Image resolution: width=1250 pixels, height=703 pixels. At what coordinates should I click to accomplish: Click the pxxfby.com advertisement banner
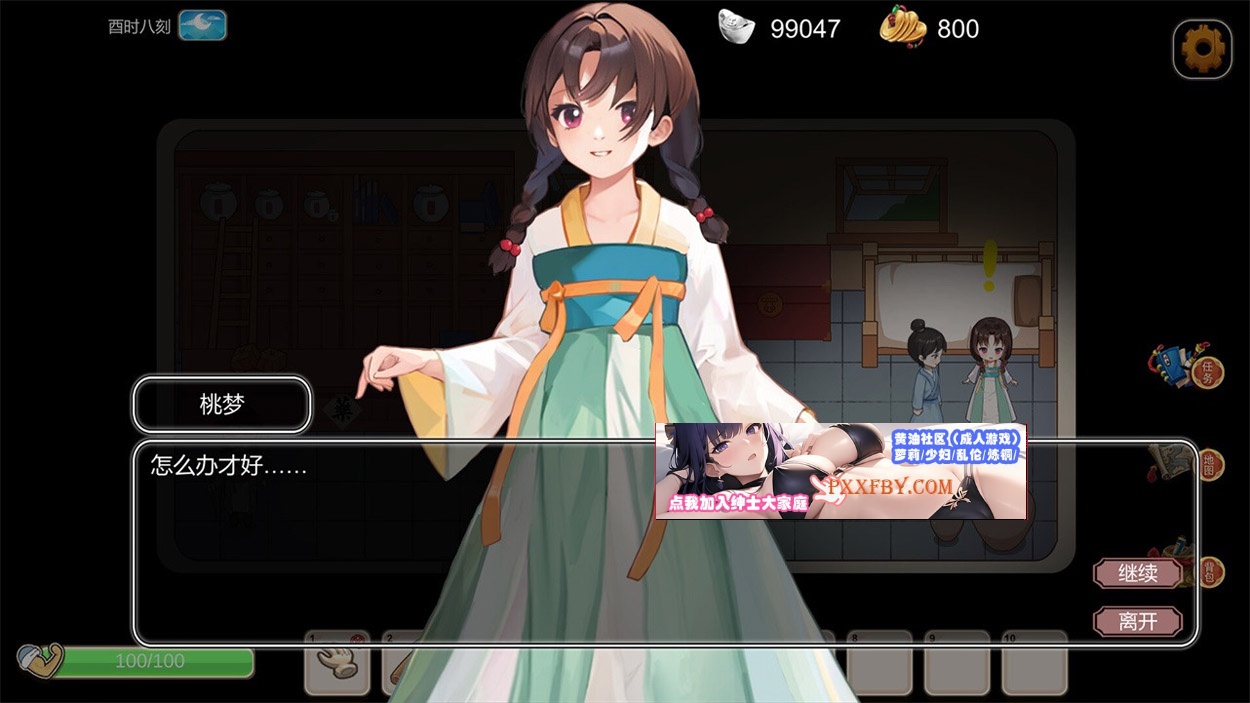(840, 471)
